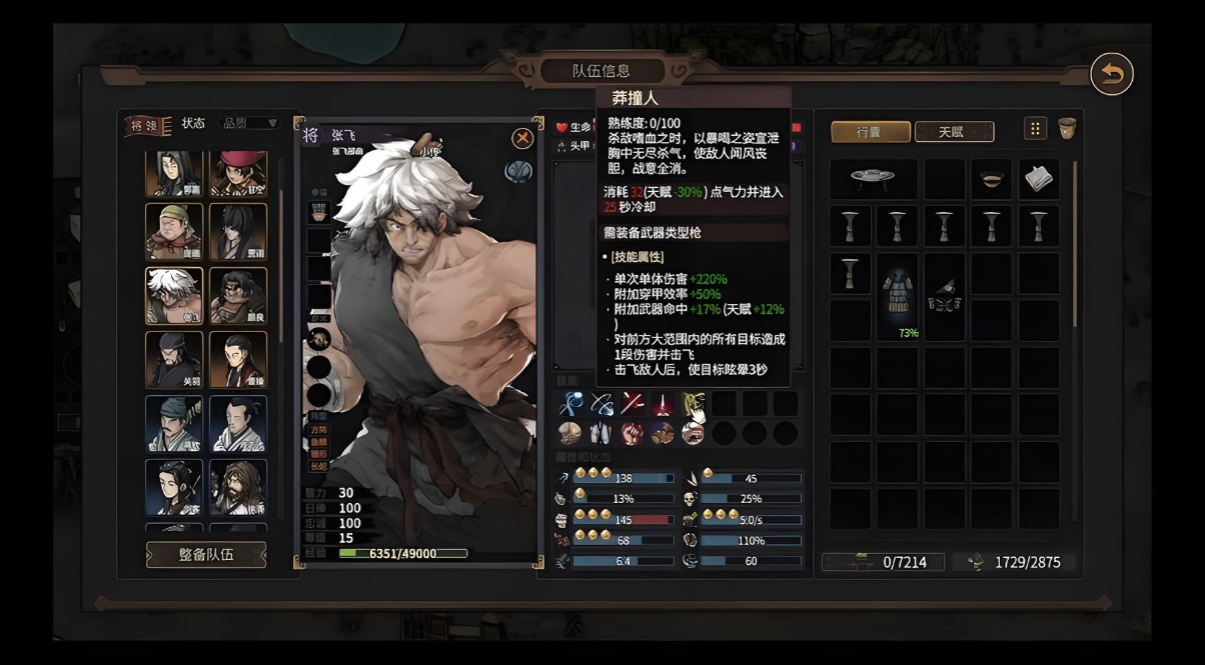Open the 品质 quality filter dropdown
The width and height of the screenshot is (1205, 665).
(249, 123)
